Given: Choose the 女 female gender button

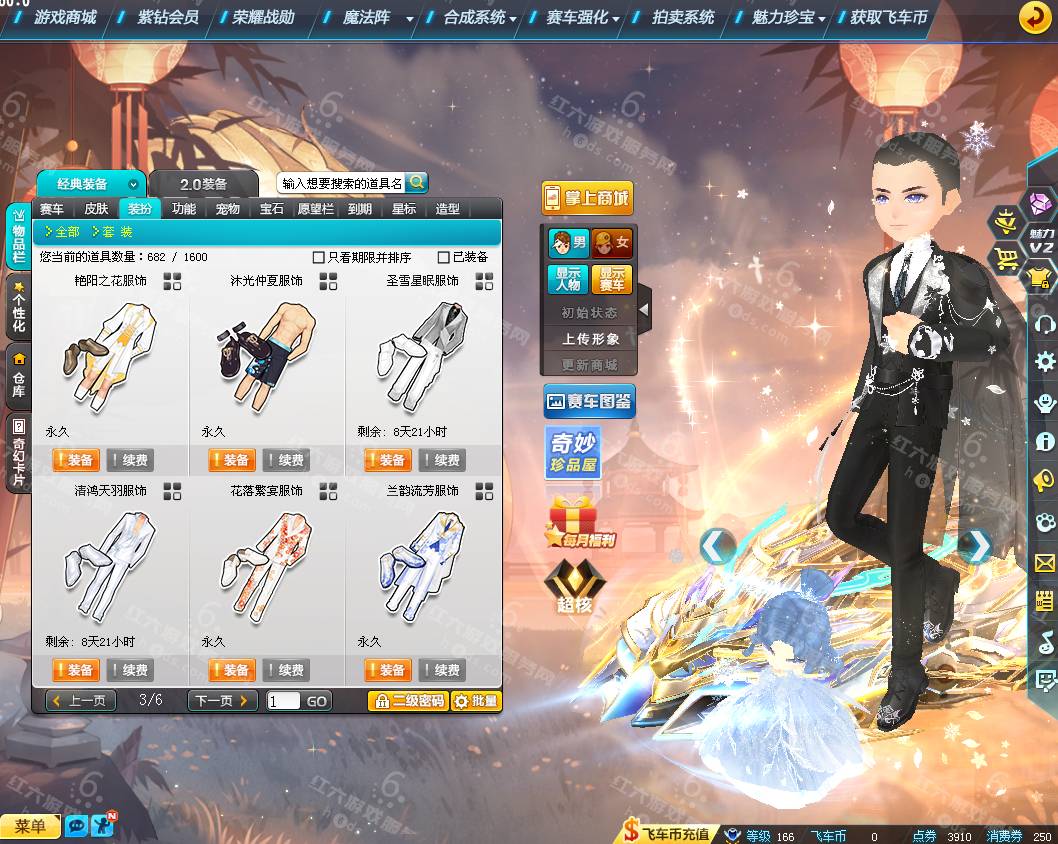Looking at the screenshot, I should pos(611,243).
